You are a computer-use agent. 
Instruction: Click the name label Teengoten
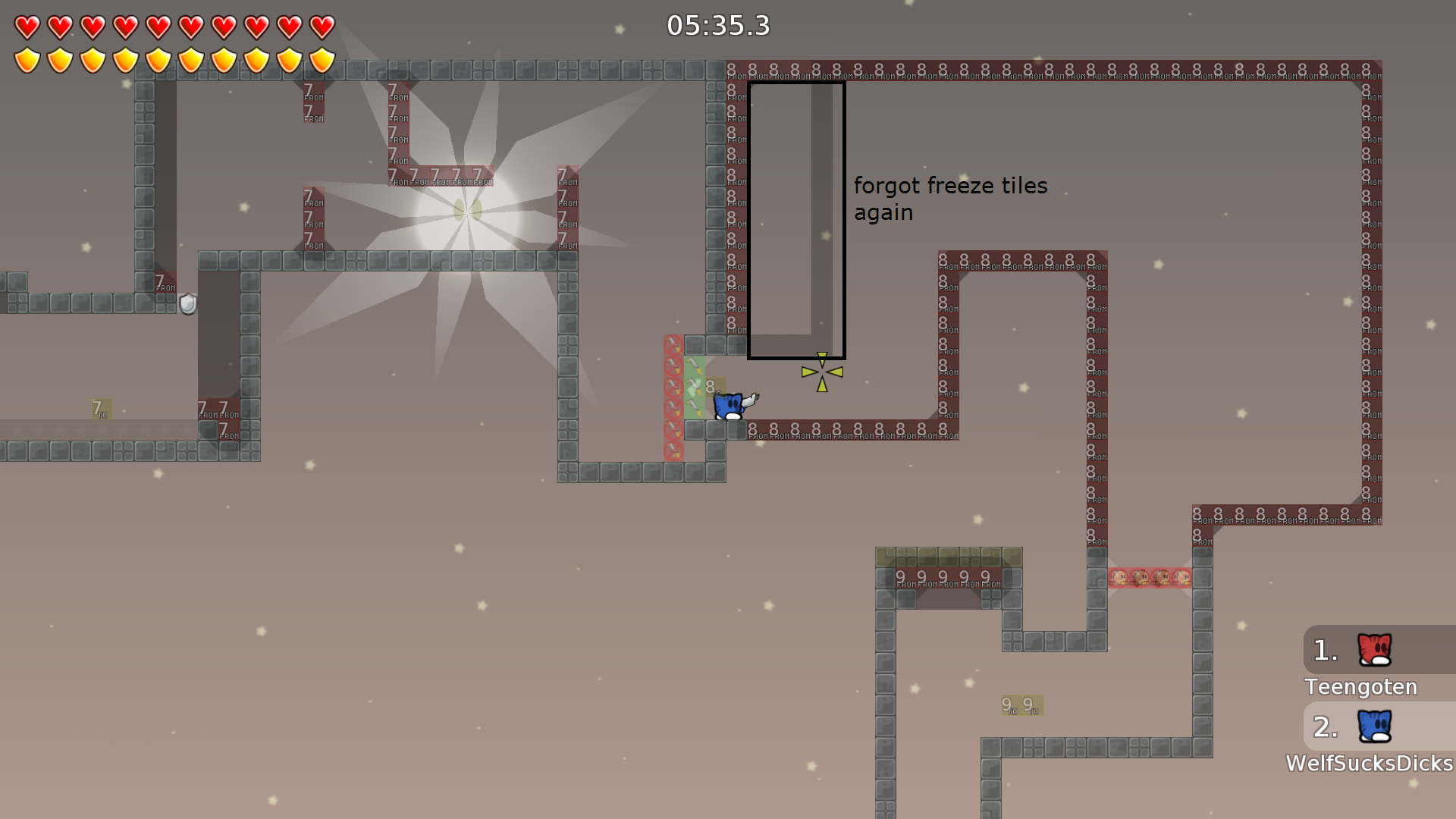[x=1360, y=687]
